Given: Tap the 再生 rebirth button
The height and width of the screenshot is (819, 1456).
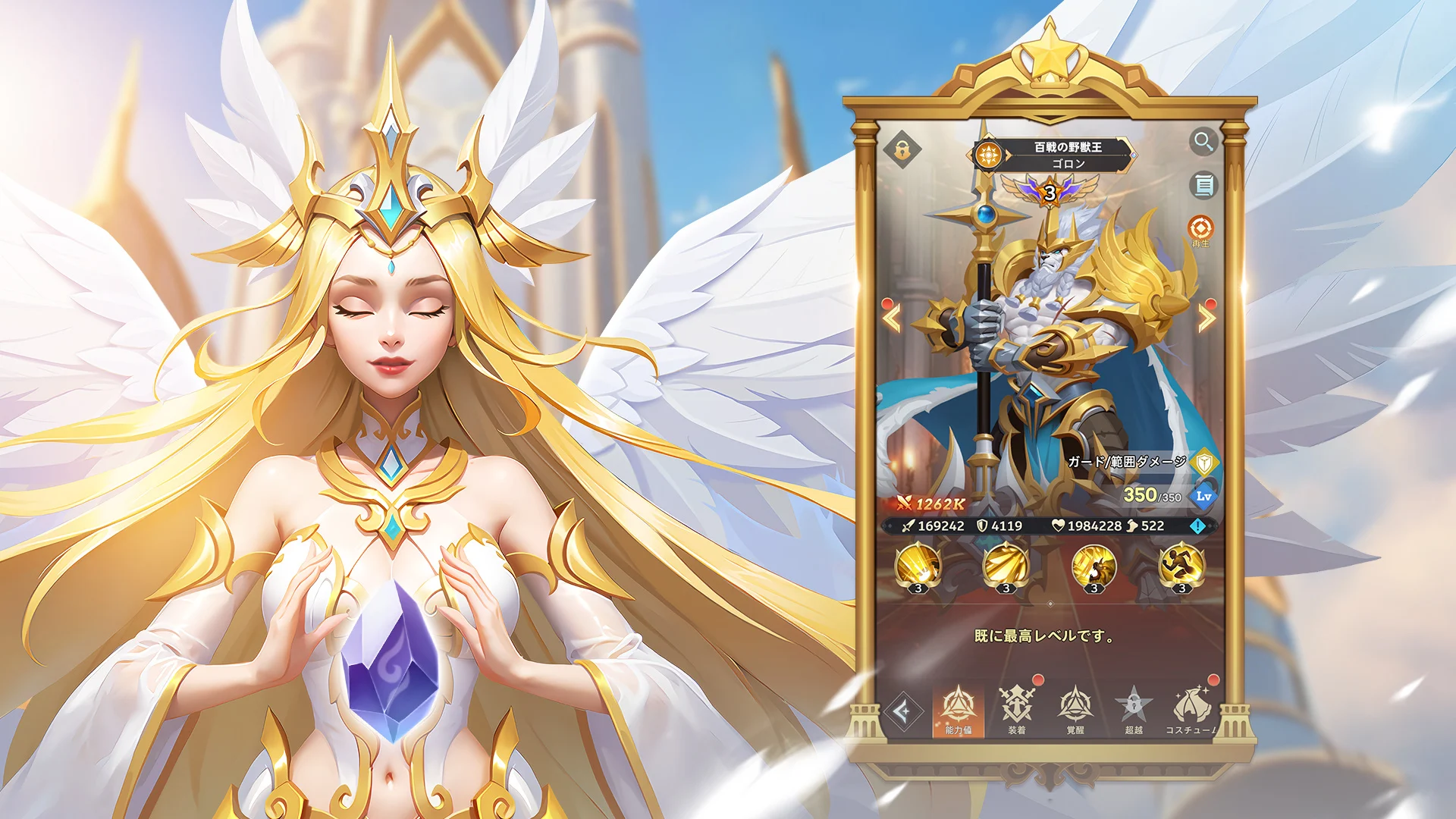Looking at the screenshot, I should coord(1200,231).
